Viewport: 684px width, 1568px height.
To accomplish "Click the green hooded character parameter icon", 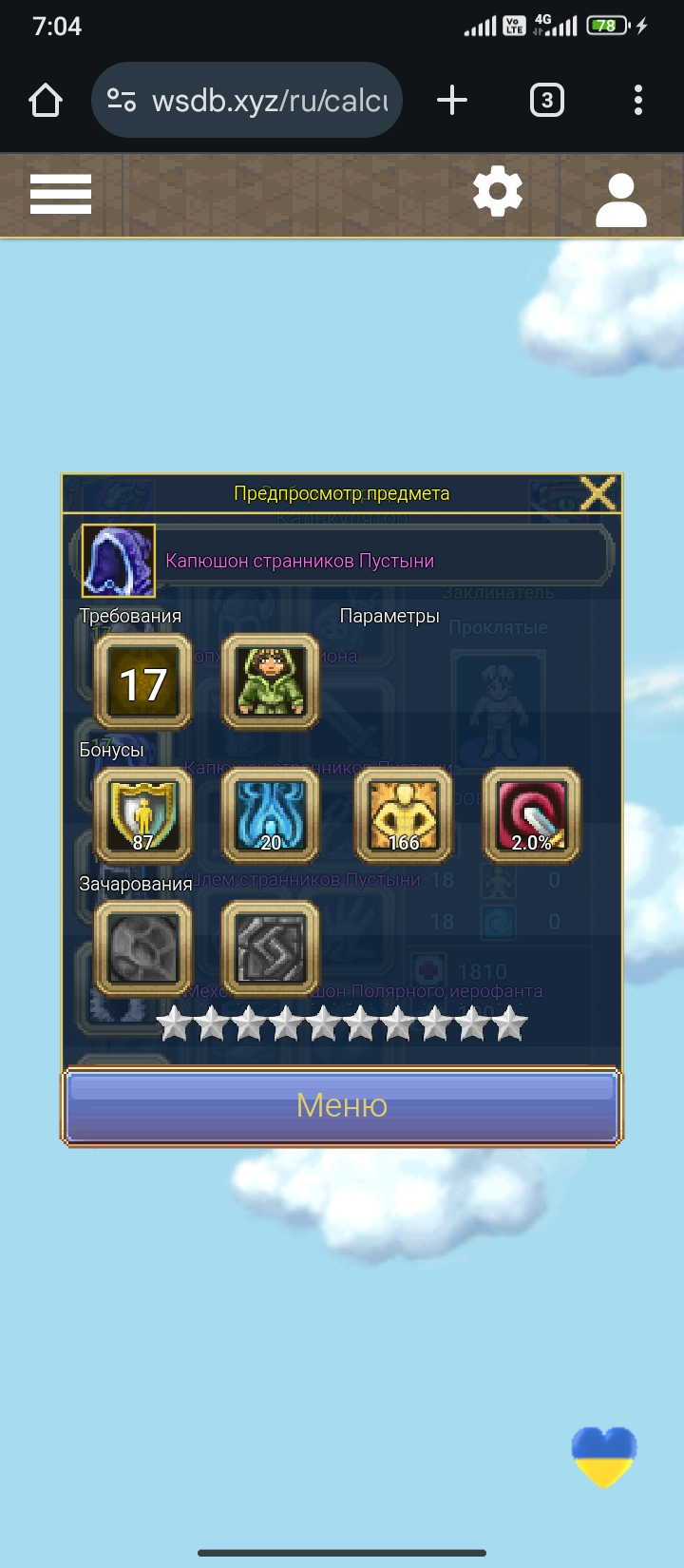I will pos(271,682).
